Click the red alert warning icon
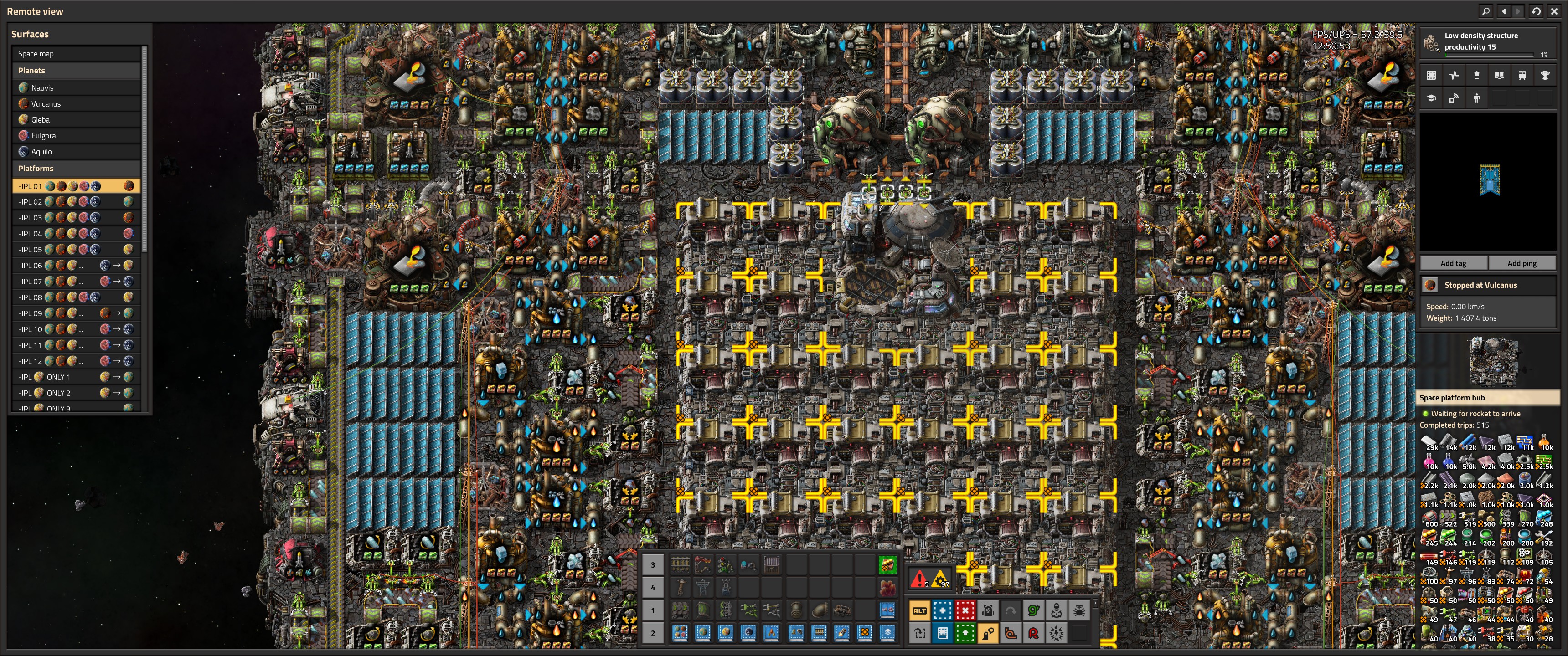 [919, 579]
